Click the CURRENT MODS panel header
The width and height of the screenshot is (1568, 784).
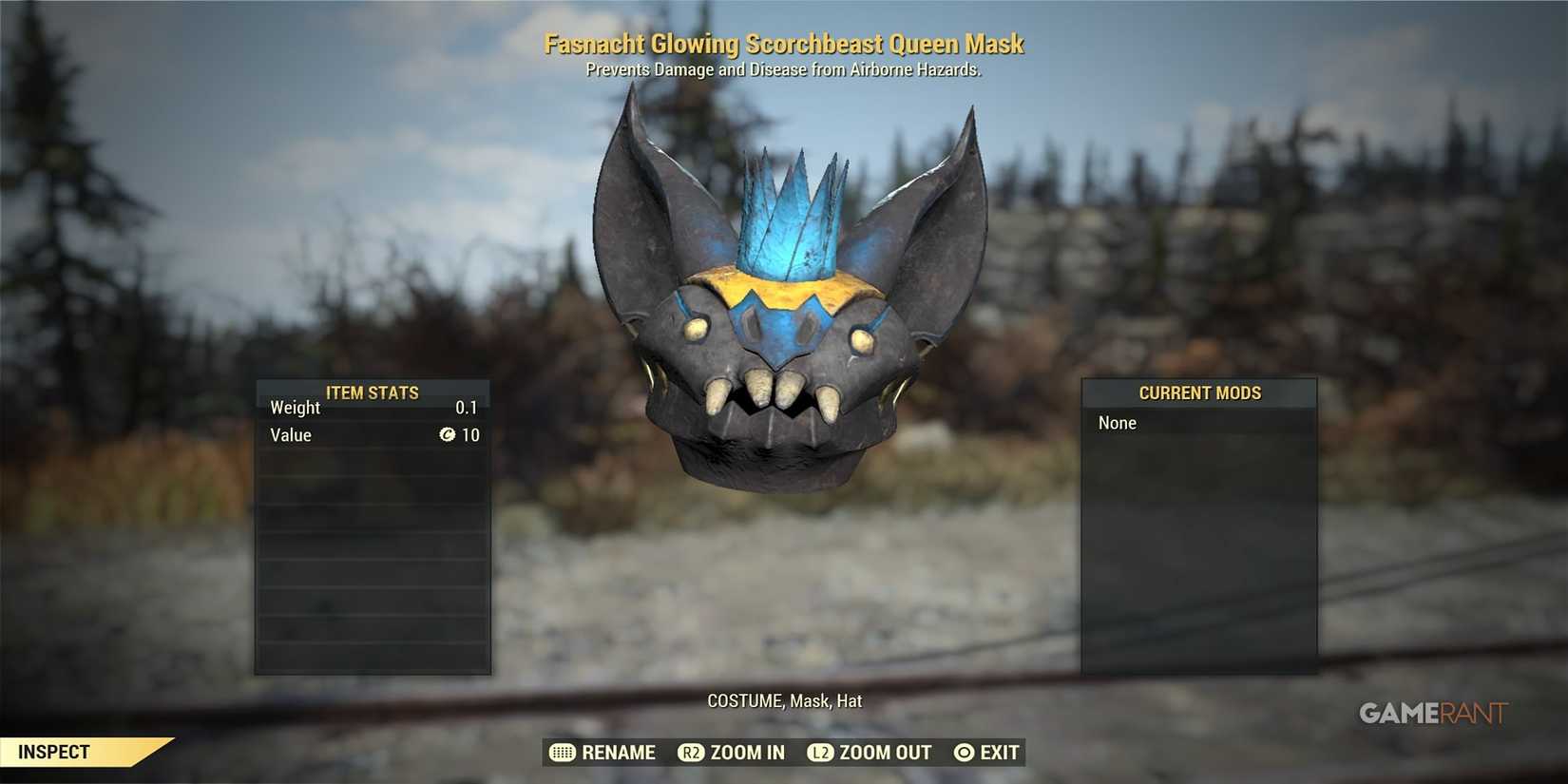(x=1199, y=392)
